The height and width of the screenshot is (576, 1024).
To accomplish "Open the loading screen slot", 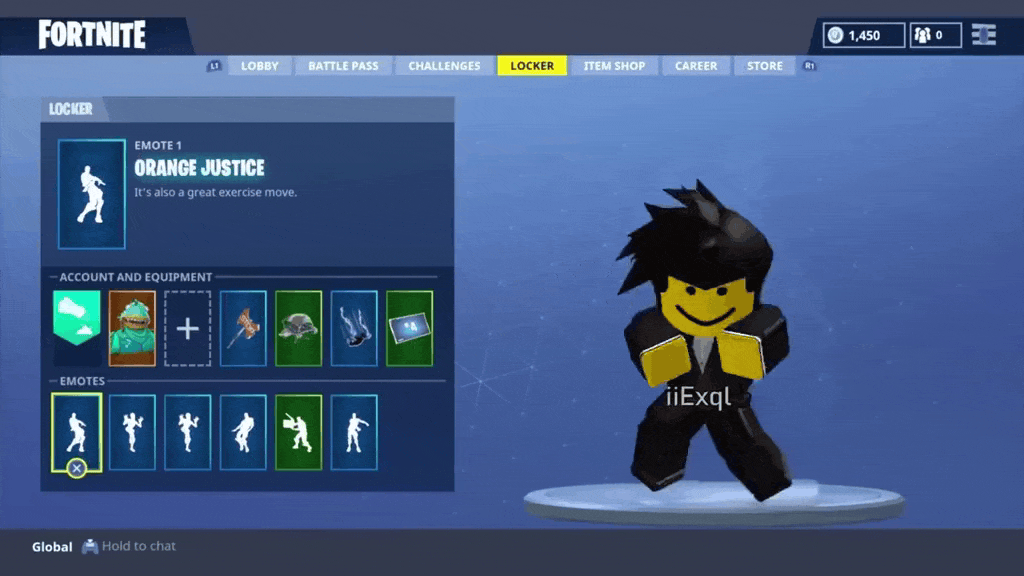I will pyautogui.click(x=409, y=328).
